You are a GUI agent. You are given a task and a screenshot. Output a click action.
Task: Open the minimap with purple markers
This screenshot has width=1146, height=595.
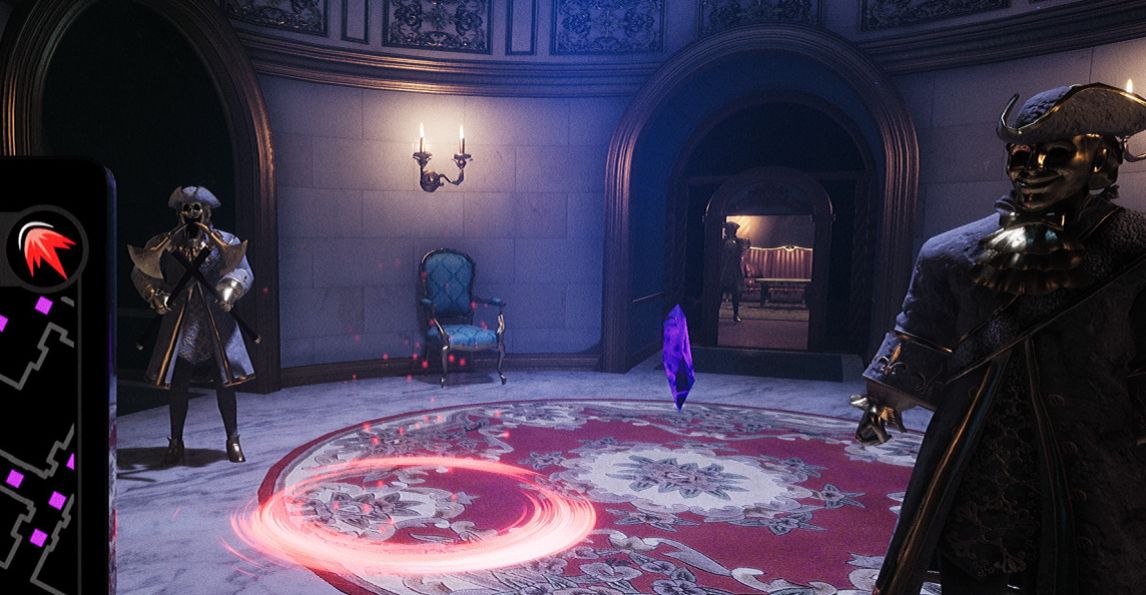pos(42,440)
